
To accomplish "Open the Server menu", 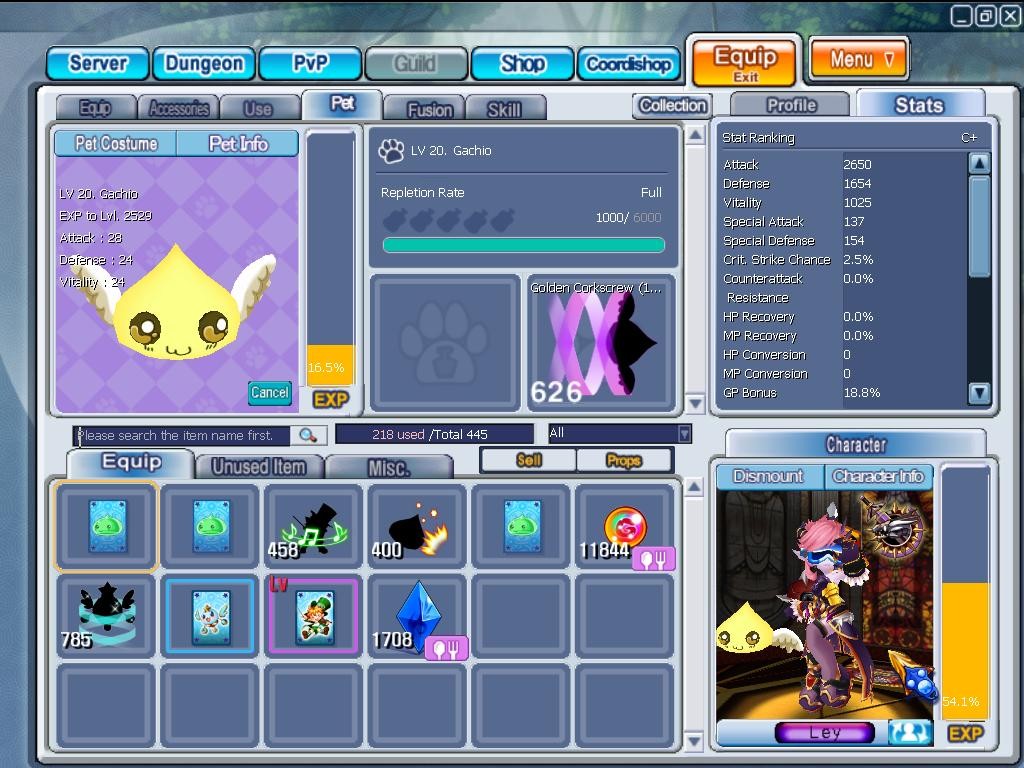I will (97, 63).
